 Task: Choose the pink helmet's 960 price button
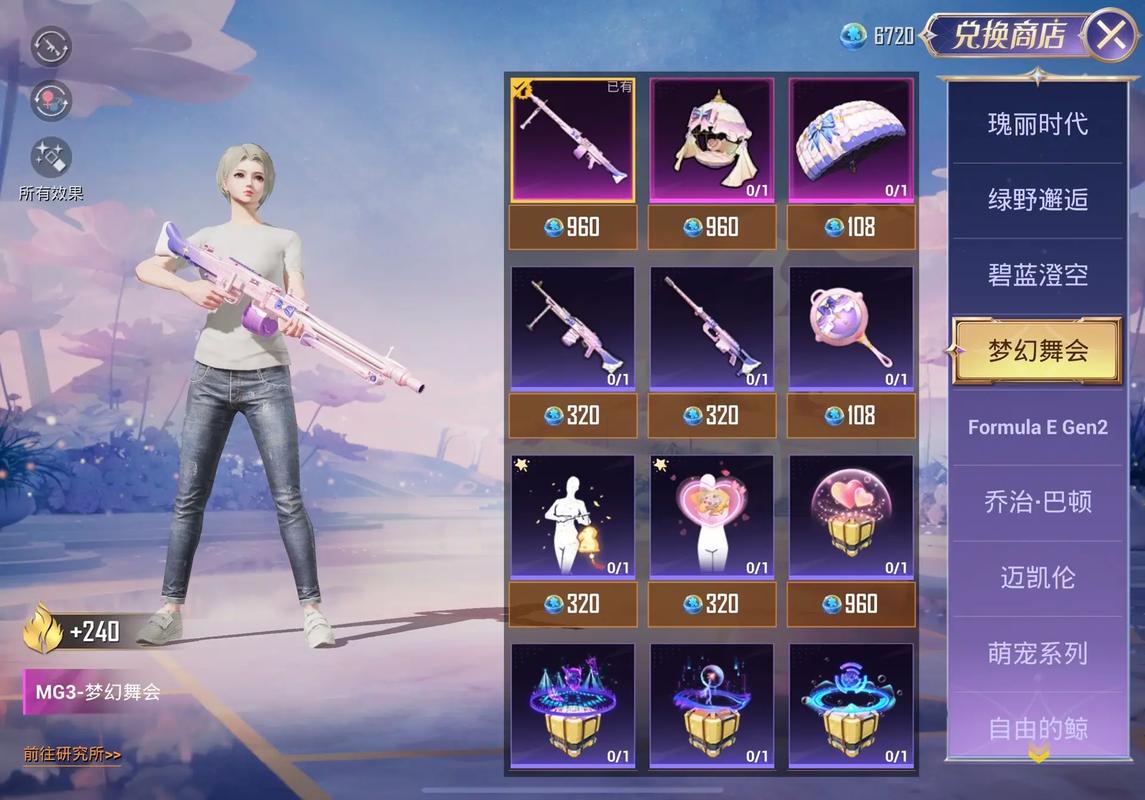pyautogui.click(x=711, y=228)
